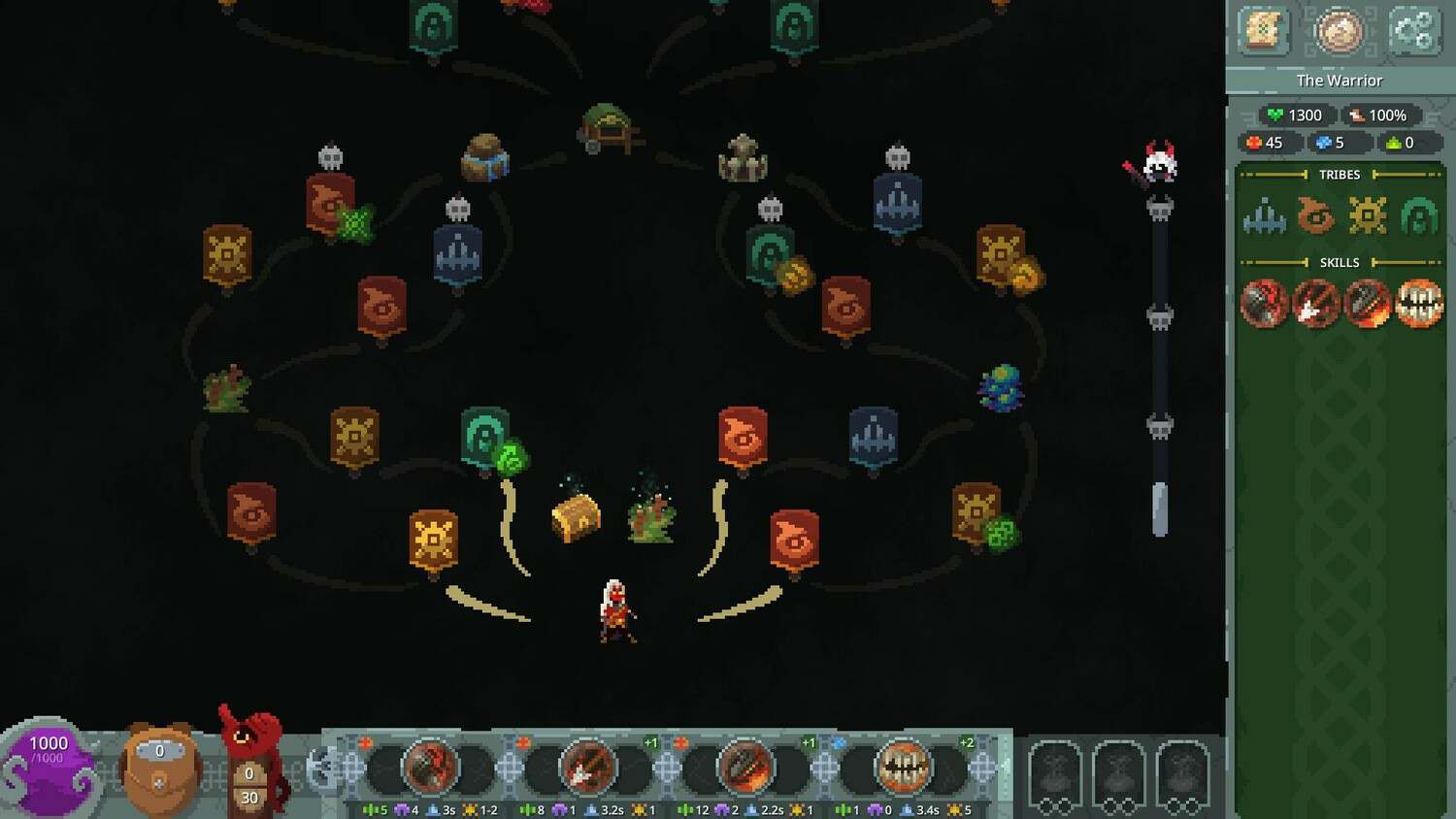Viewport: 1456px width, 819px height.
Task: Click the round coin medallion button
Action: click(1339, 32)
